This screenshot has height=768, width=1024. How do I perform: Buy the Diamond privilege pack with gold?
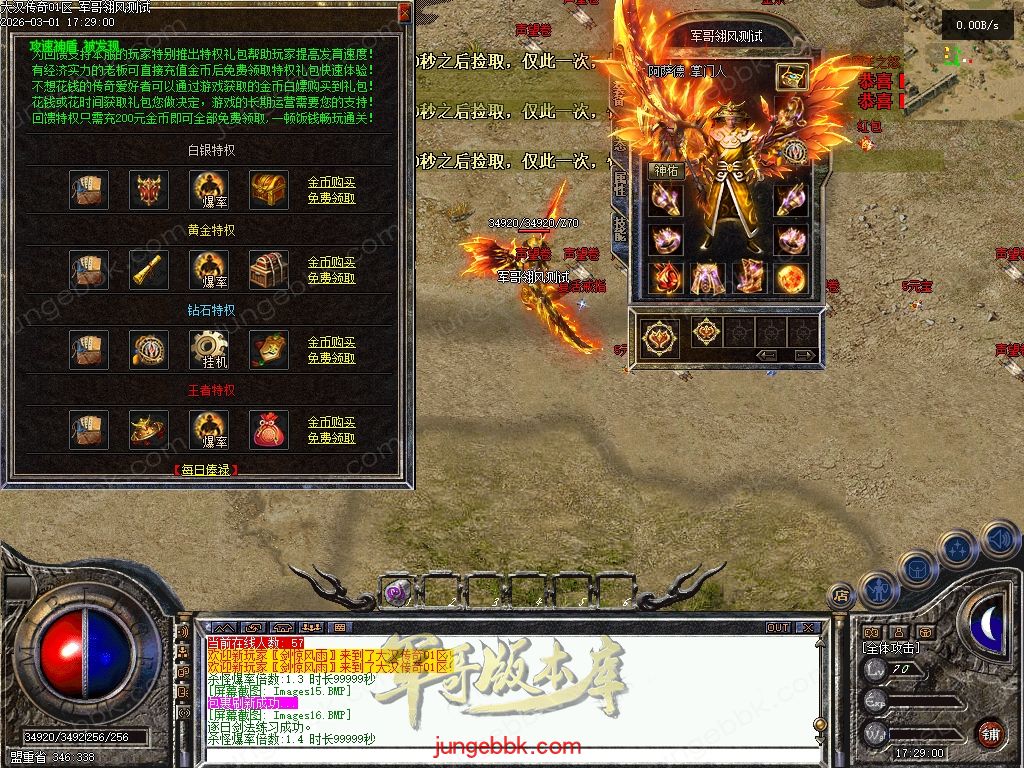pos(331,343)
